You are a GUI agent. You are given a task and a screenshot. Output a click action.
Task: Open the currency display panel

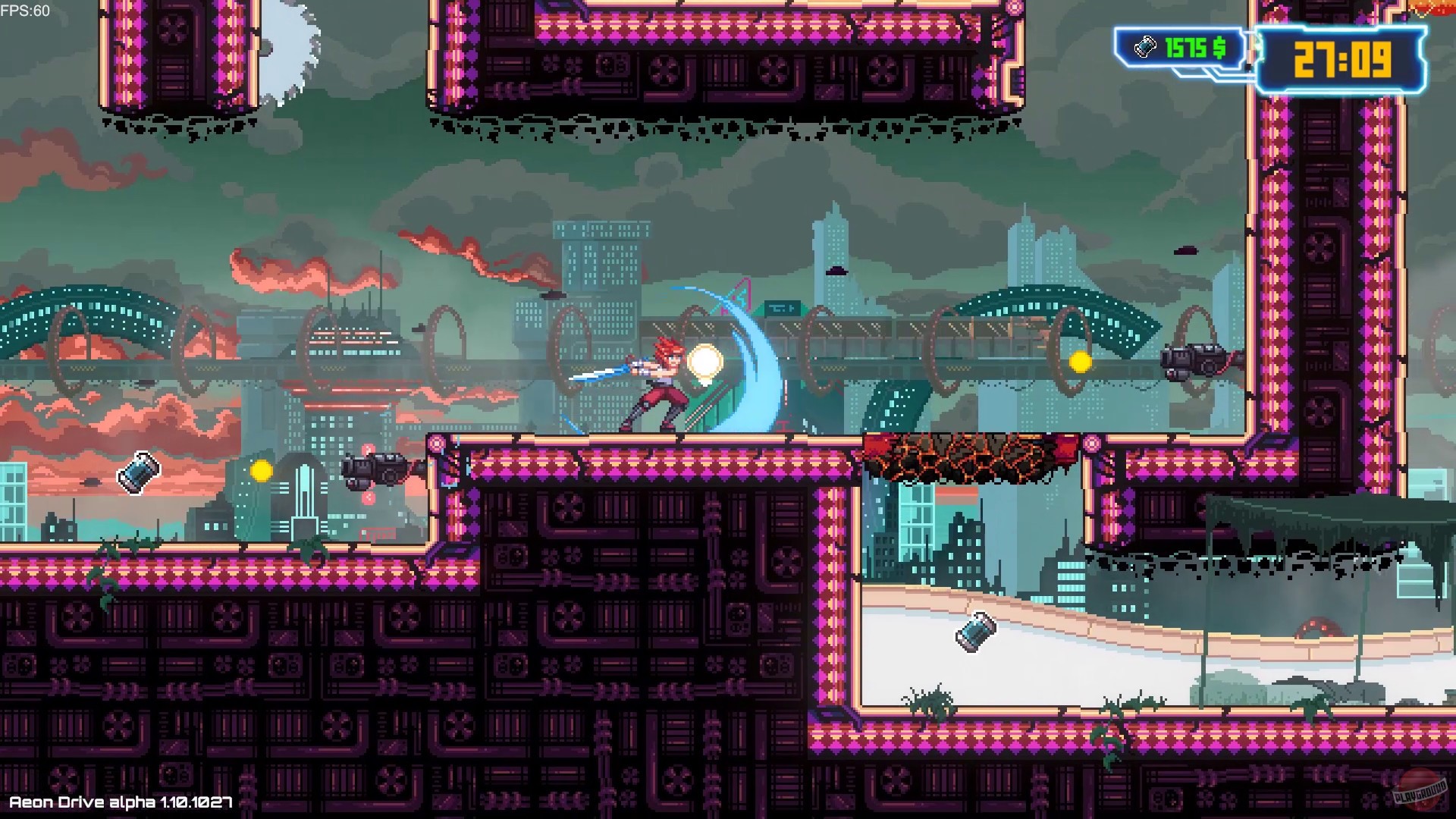click(1175, 48)
